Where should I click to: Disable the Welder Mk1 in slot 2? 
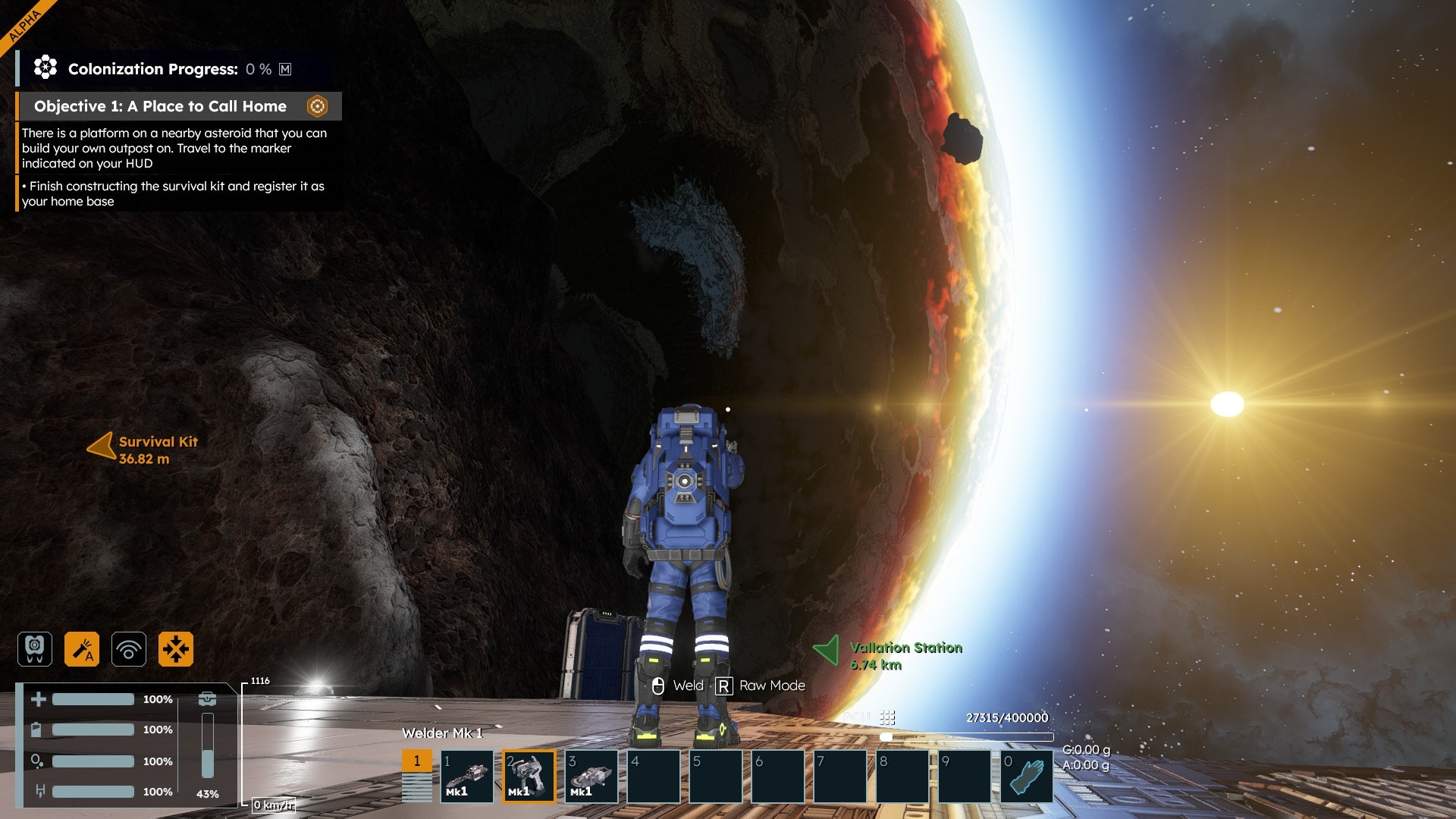click(529, 776)
